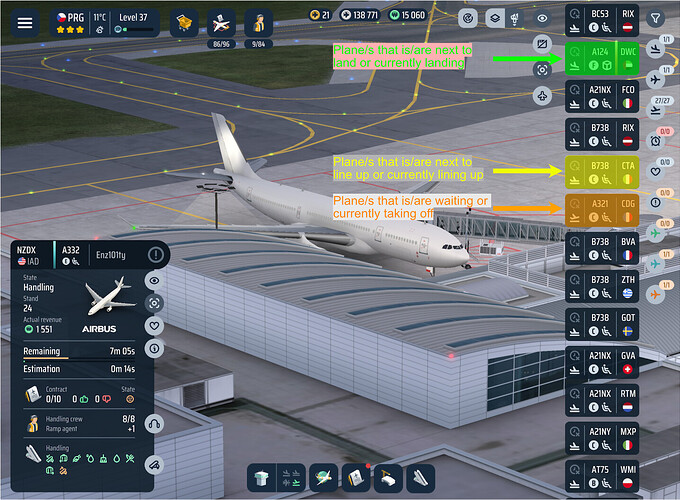Open the map layers button

point(494,18)
